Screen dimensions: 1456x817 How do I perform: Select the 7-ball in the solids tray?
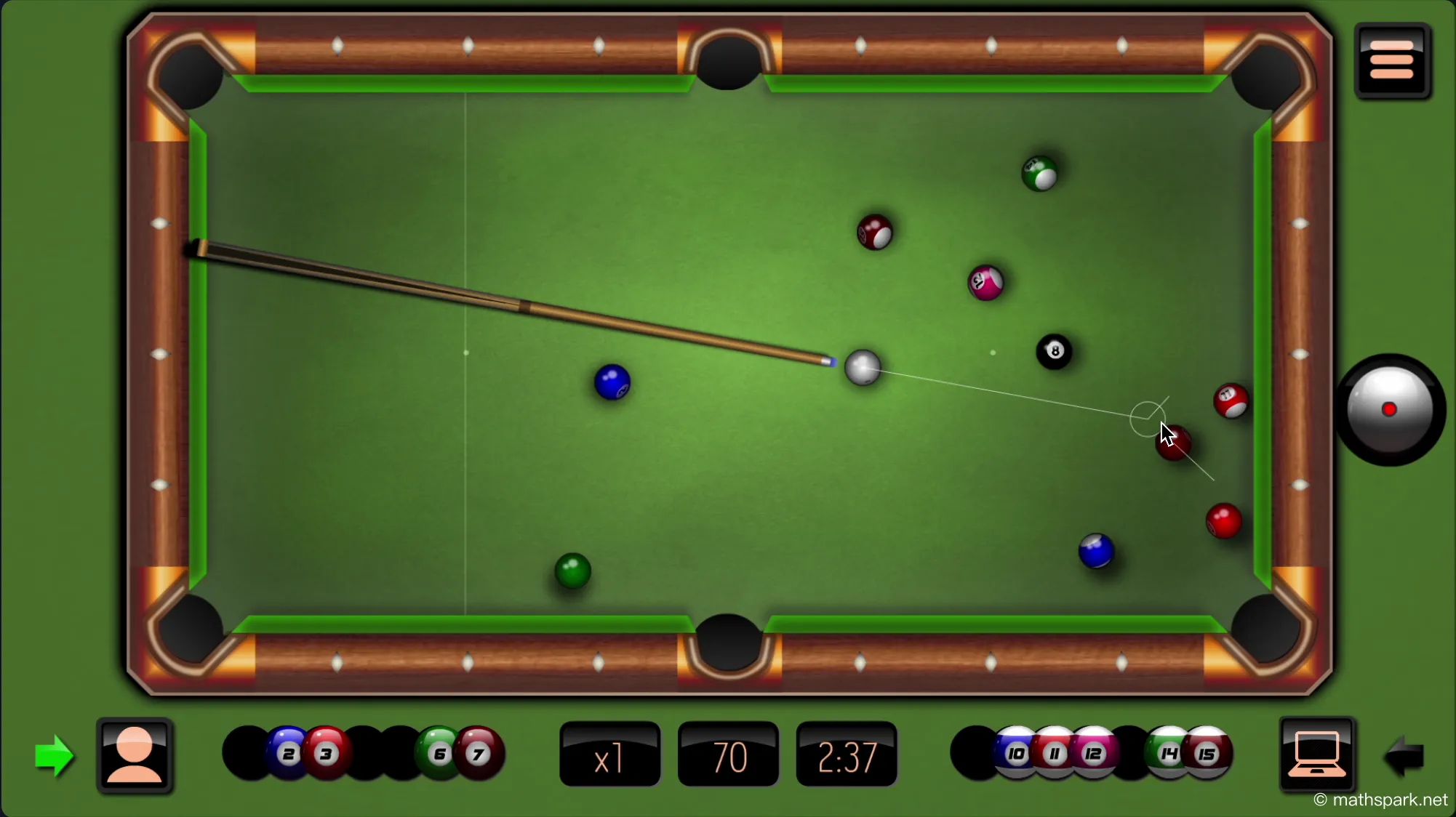click(477, 754)
